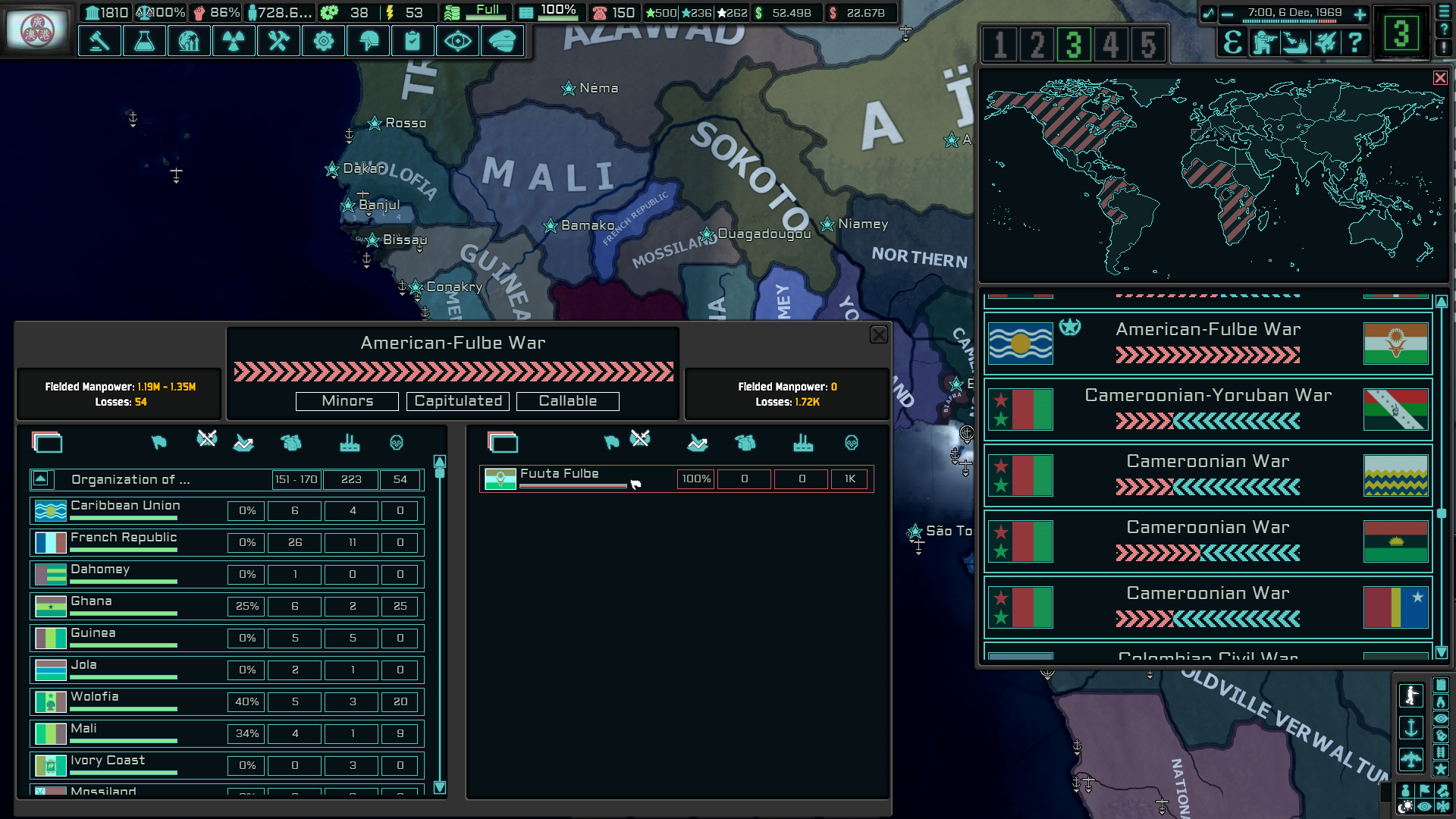Toggle the anchor naval view button
This screenshot has height=819, width=1456.
click(x=1411, y=728)
